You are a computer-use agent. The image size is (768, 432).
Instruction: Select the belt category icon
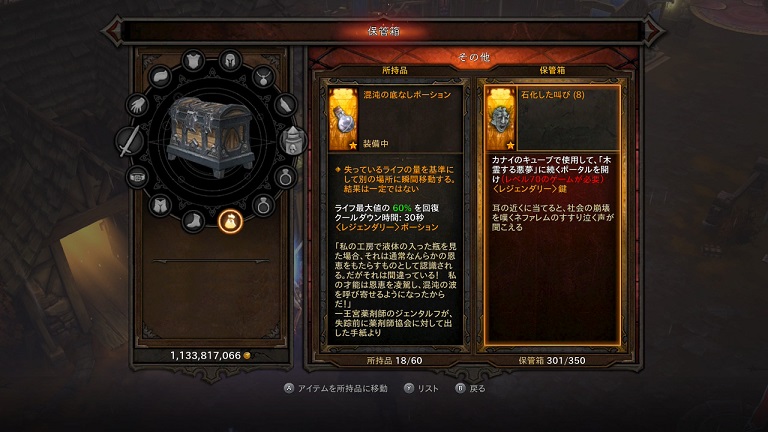coord(138,176)
